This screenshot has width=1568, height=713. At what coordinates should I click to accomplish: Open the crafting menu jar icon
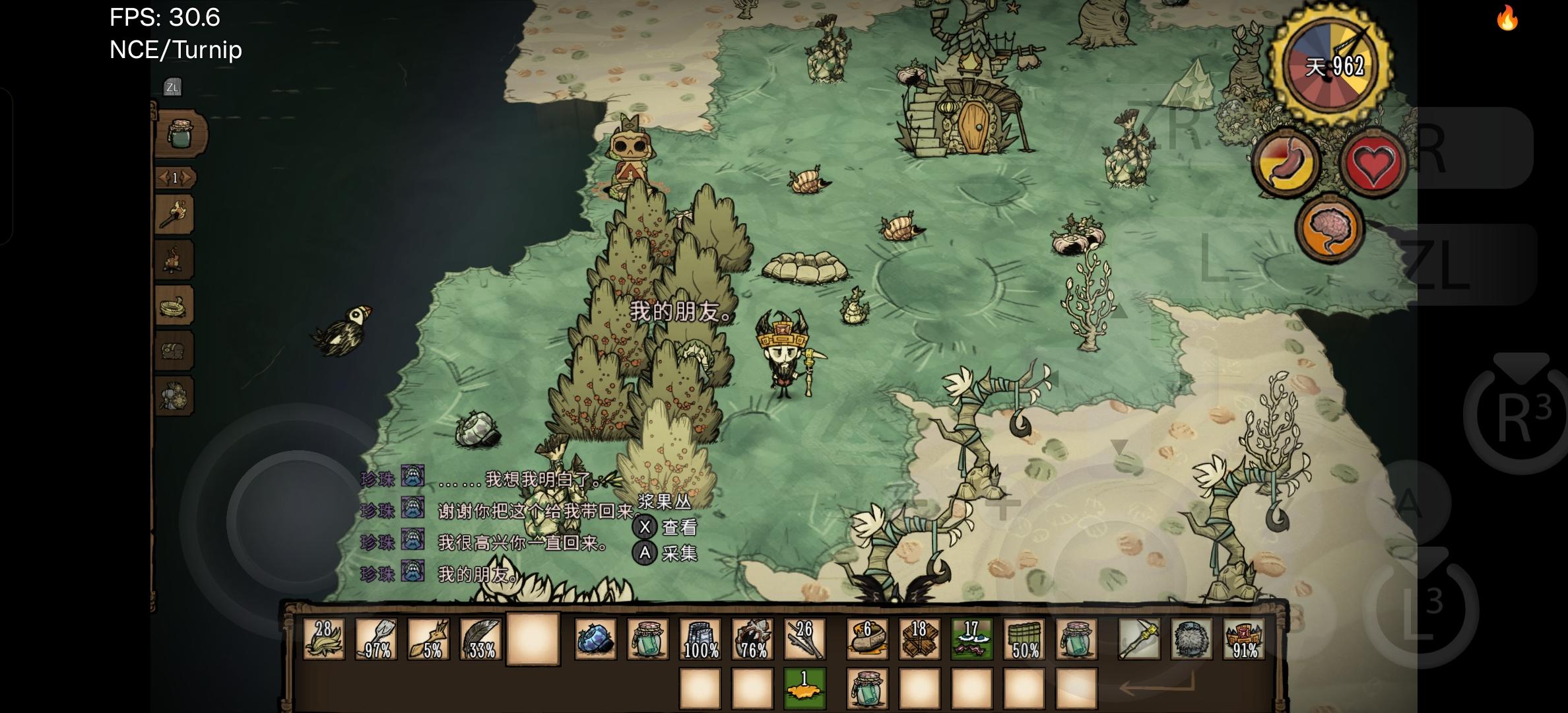180,135
